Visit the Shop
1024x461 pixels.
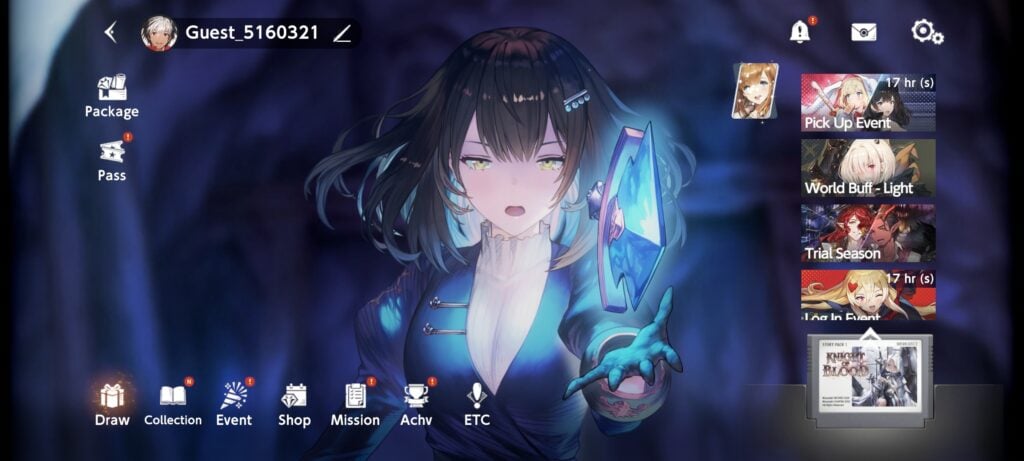[x=294, y=404]
